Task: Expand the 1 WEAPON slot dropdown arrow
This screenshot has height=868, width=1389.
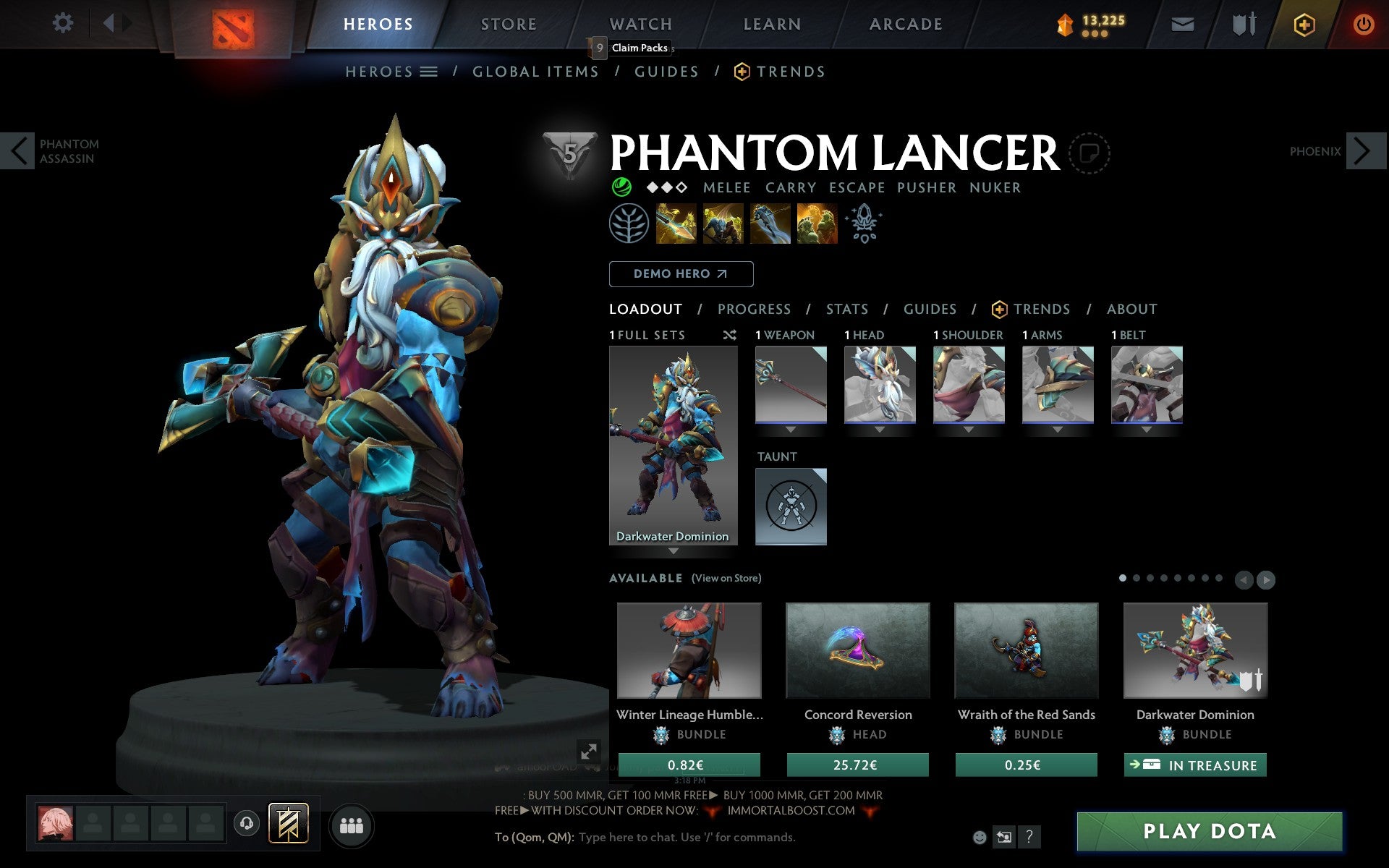Action: [790, 428]
